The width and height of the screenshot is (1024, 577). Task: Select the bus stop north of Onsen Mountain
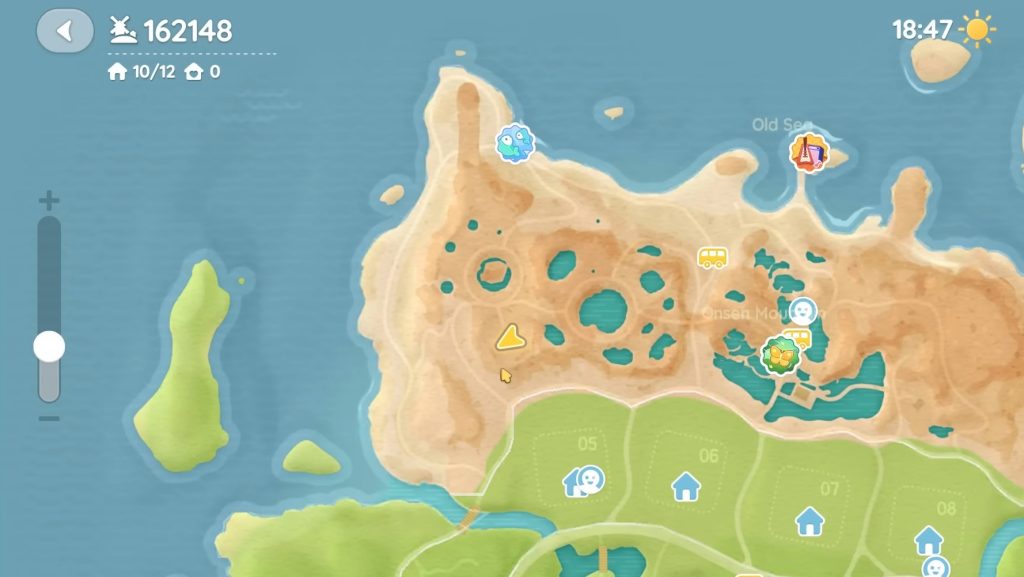click(712, 258)
